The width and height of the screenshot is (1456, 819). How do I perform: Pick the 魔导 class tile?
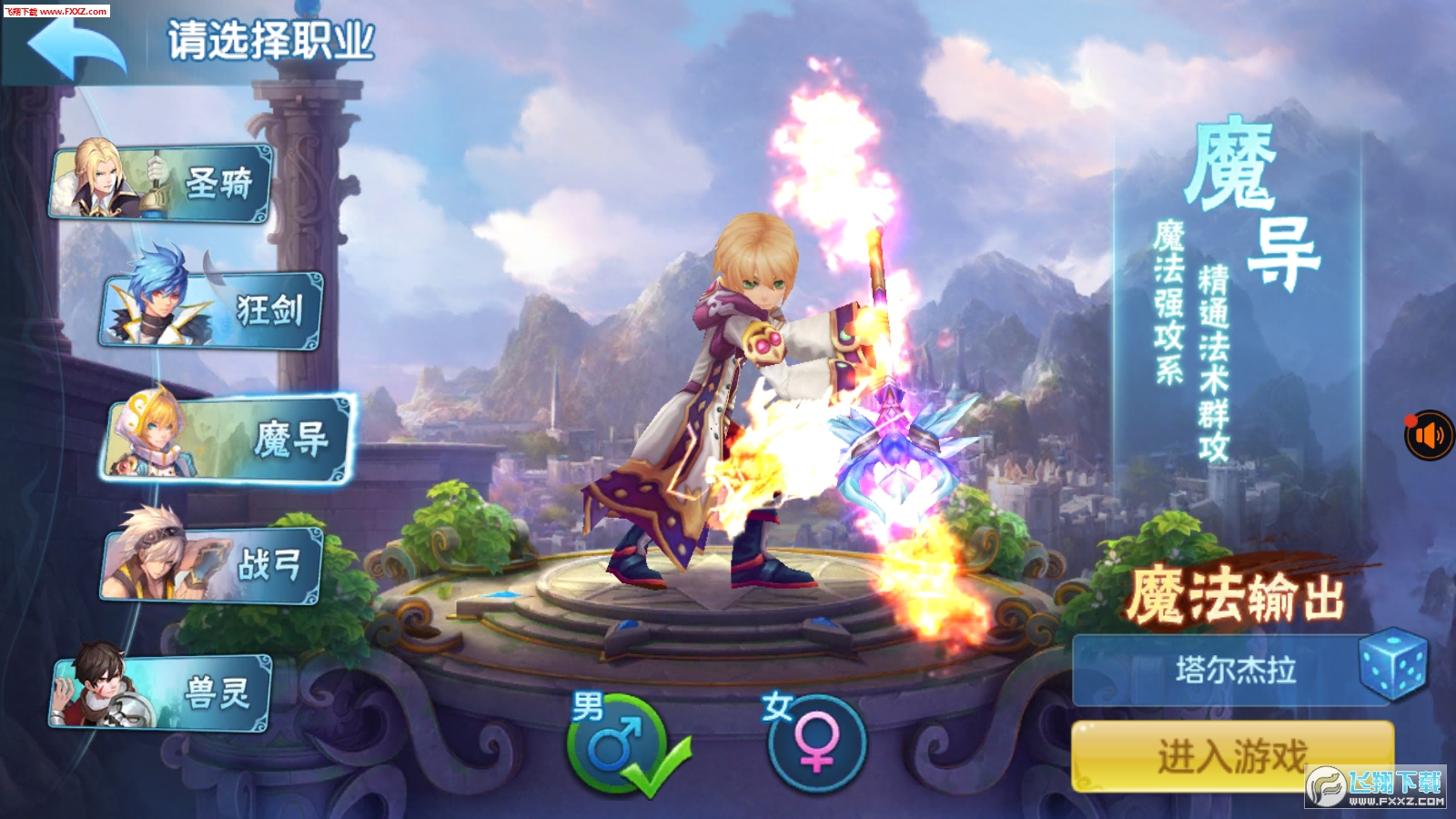pyautogui.click(x=229, y=439)
